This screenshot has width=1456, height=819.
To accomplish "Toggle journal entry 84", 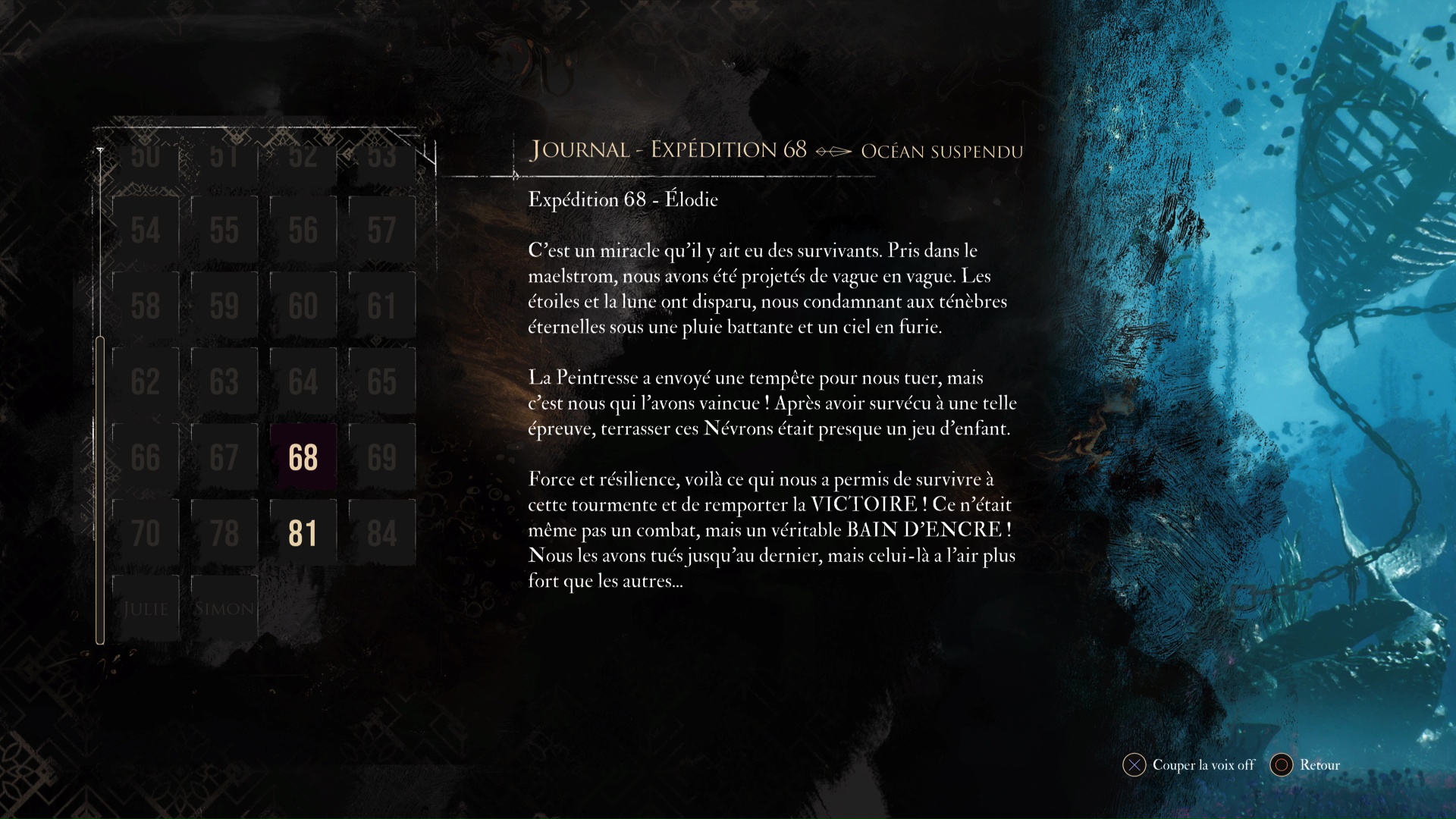I will [382, 533].
